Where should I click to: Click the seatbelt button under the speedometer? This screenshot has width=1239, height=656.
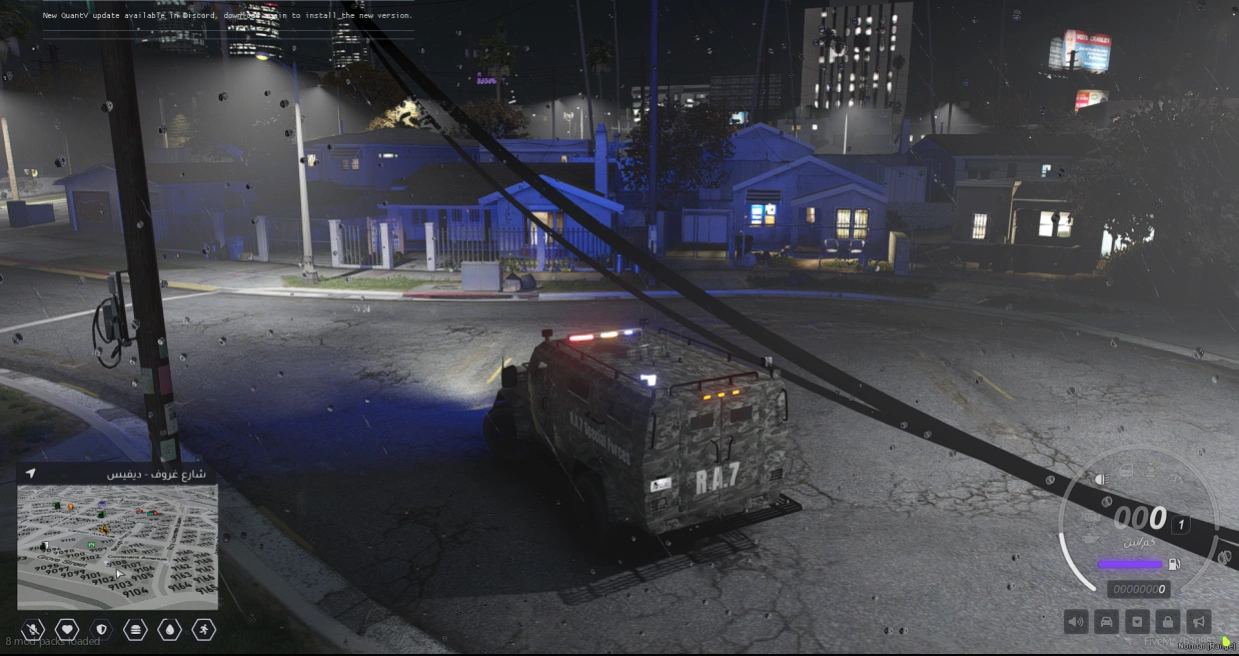coord(1137,622)
